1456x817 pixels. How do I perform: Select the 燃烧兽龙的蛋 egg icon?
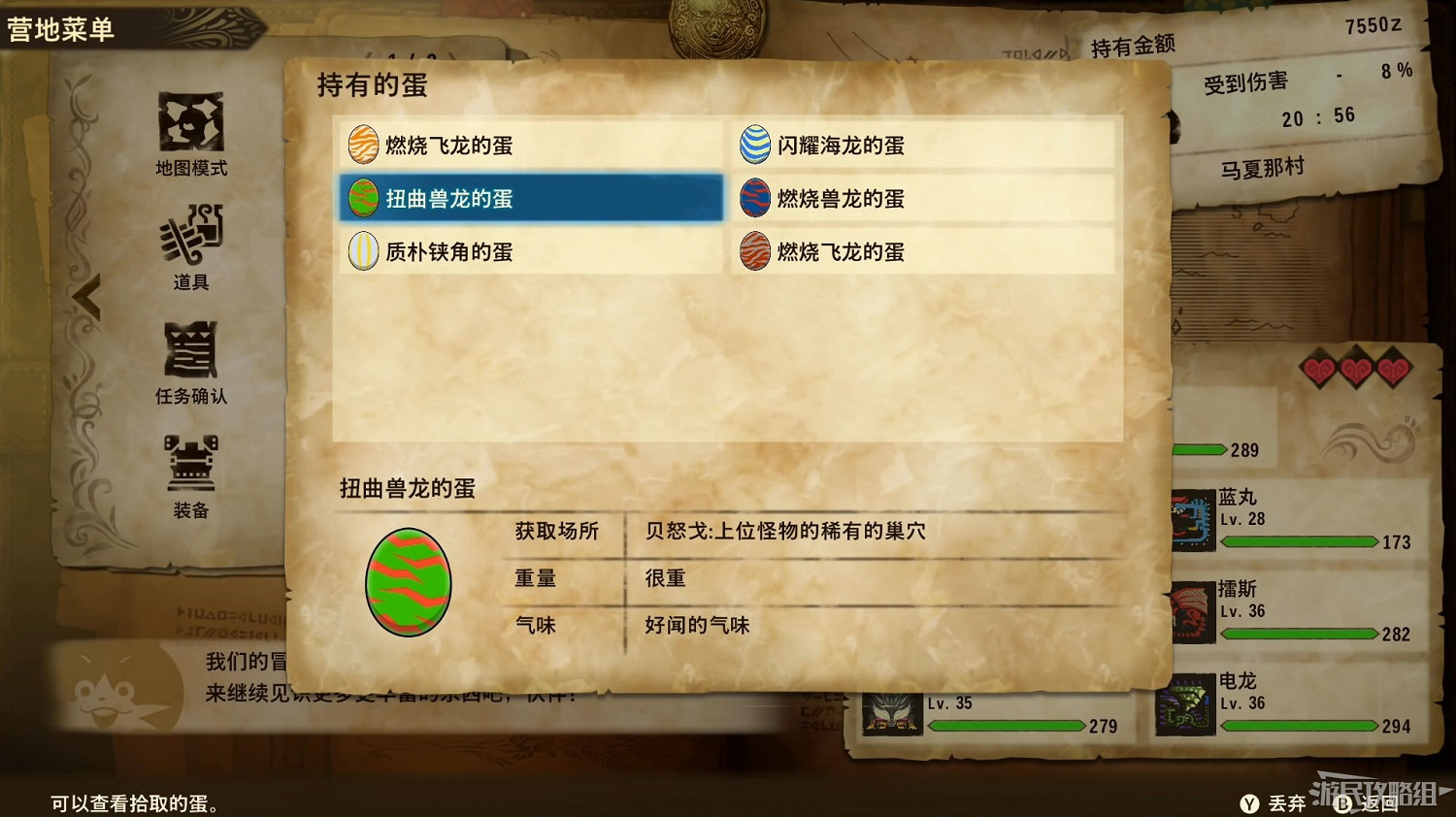tap(755, 198)
